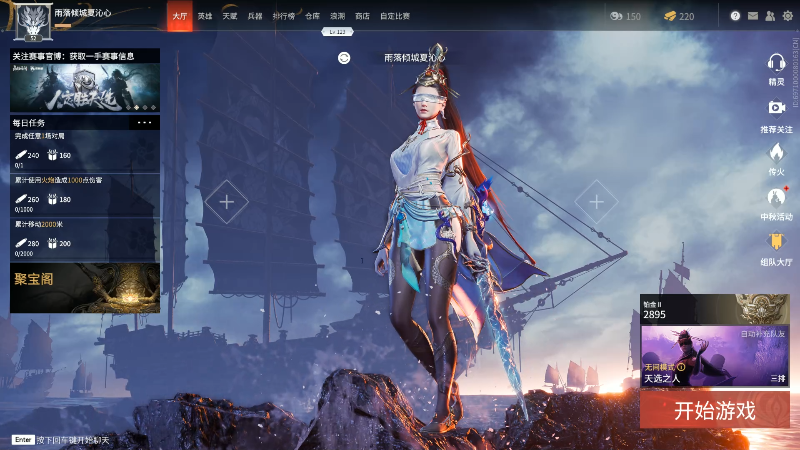Open the settings gear icon
Image resolution: width=800 pixels, height=450 pixels.
coord(786,16)
